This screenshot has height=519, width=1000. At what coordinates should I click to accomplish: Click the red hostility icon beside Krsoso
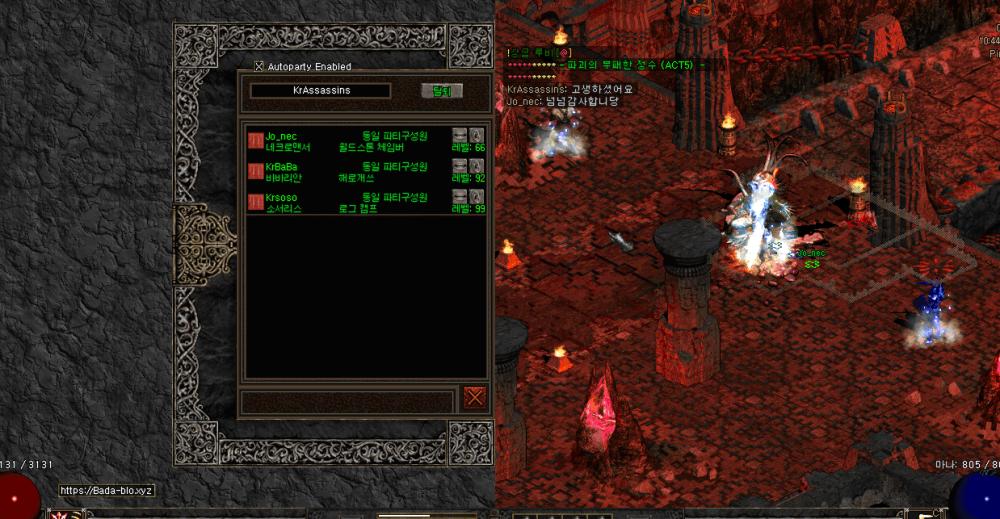(x=255, y=203)
